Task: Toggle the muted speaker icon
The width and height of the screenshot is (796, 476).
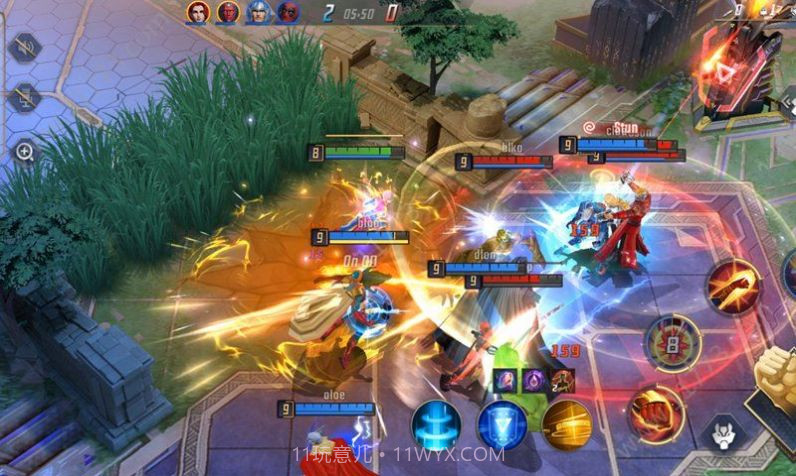Action: pos(24,47)
